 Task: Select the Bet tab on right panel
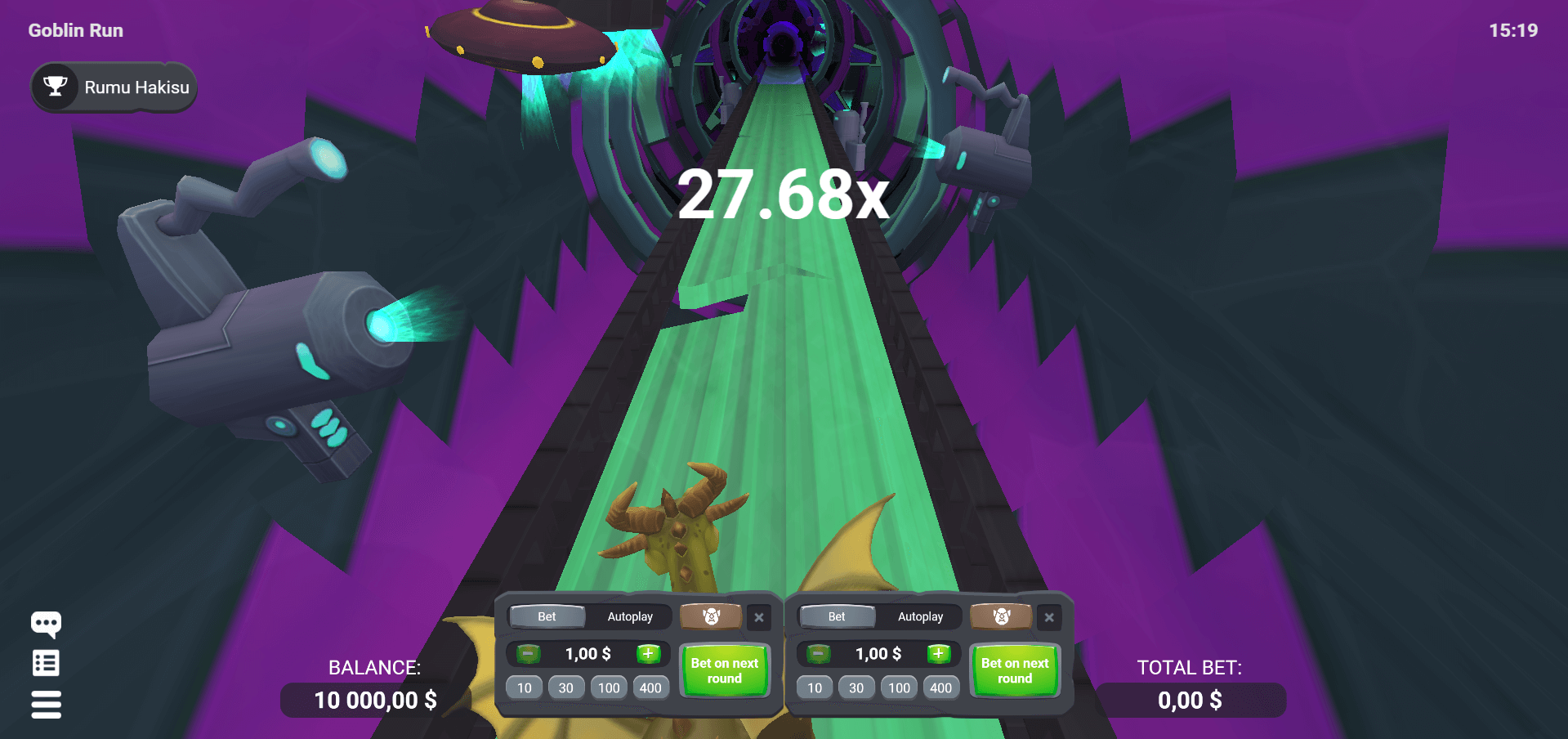[837, 616]
